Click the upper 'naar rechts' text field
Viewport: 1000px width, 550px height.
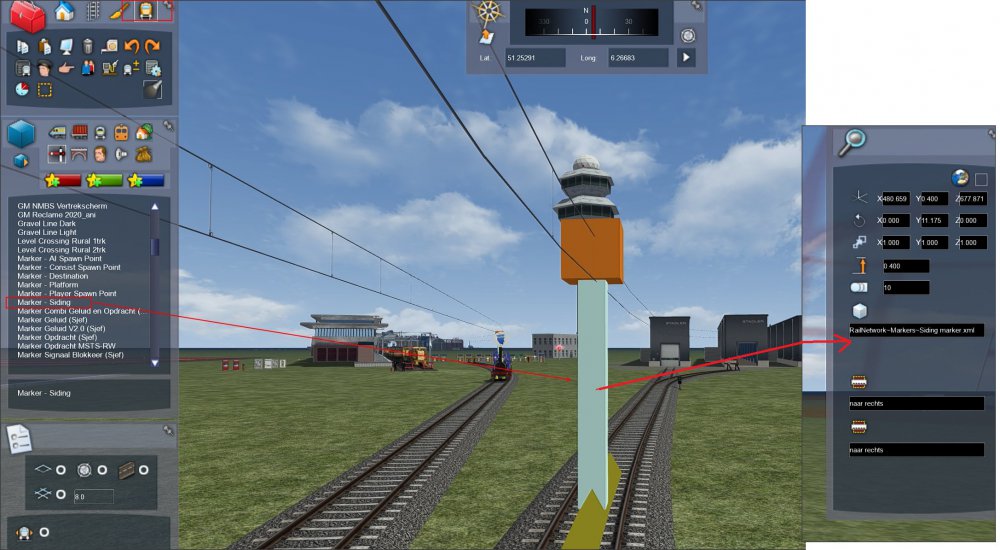(x=909, y=403)
